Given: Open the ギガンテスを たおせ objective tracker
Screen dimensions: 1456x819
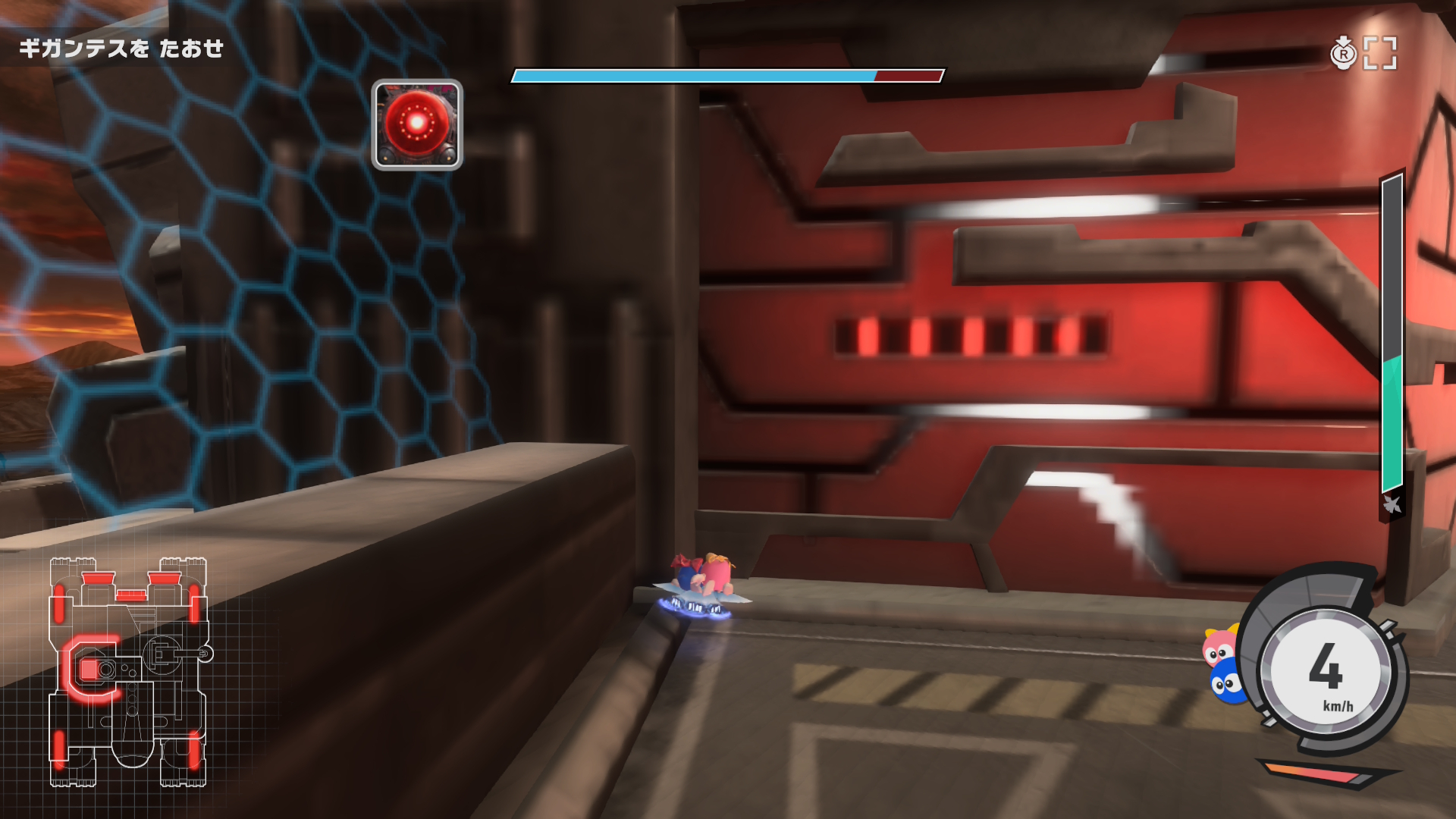Looking at the screenshot, I should pyautogui.click(x=121, y=49).
